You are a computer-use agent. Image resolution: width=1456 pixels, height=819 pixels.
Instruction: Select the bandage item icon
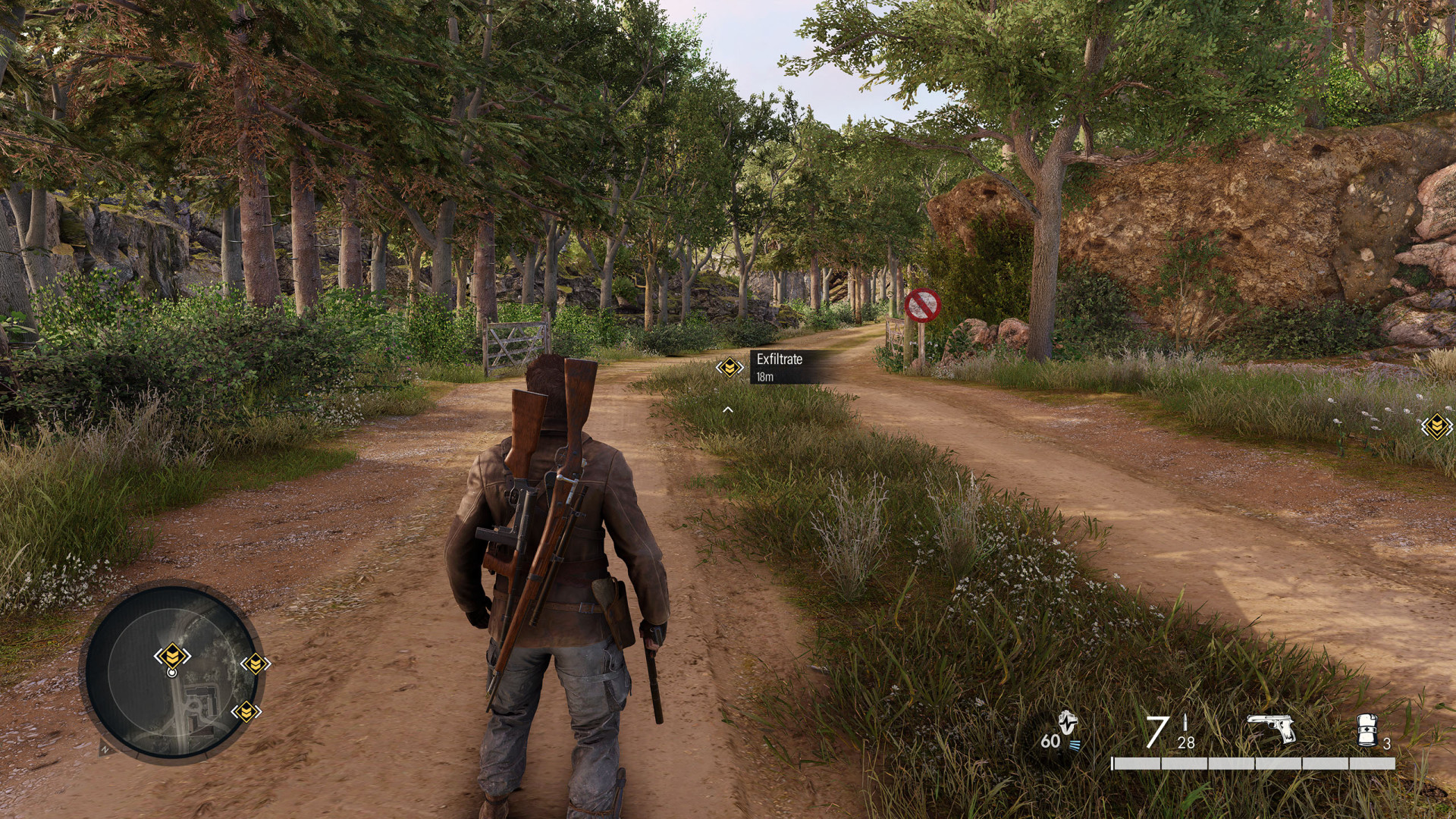[1367, 729]
